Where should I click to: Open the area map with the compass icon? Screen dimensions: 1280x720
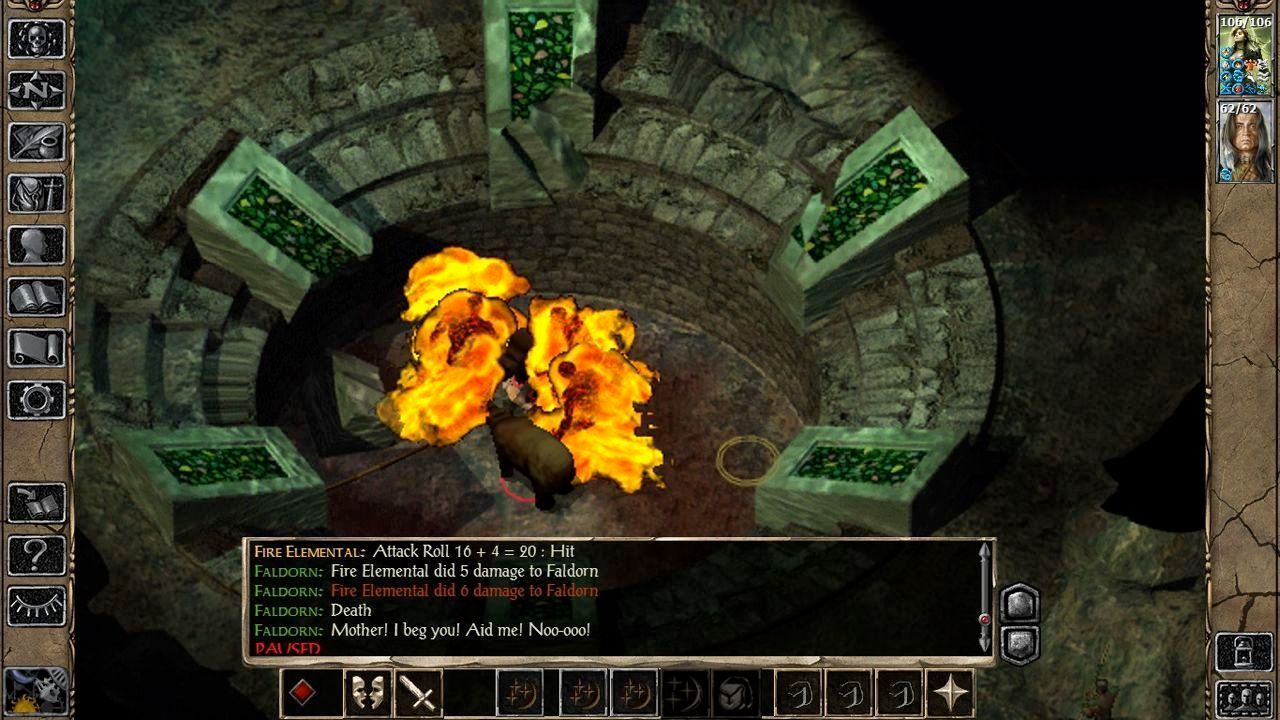37,90
